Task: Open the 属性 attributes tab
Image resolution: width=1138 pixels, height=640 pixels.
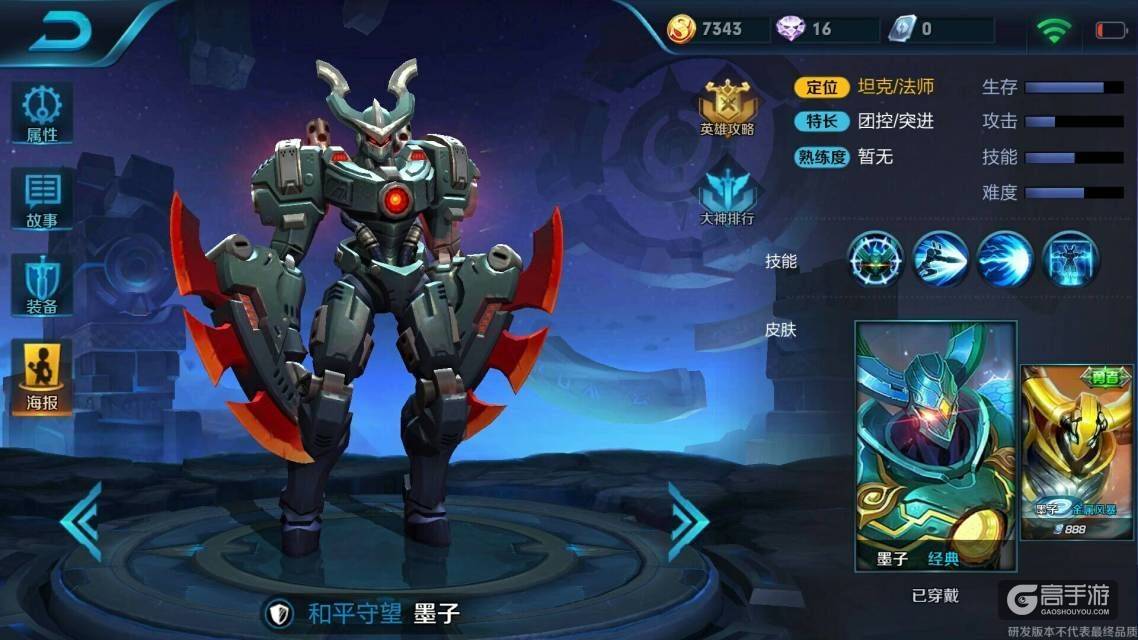Action: point(42,113)
